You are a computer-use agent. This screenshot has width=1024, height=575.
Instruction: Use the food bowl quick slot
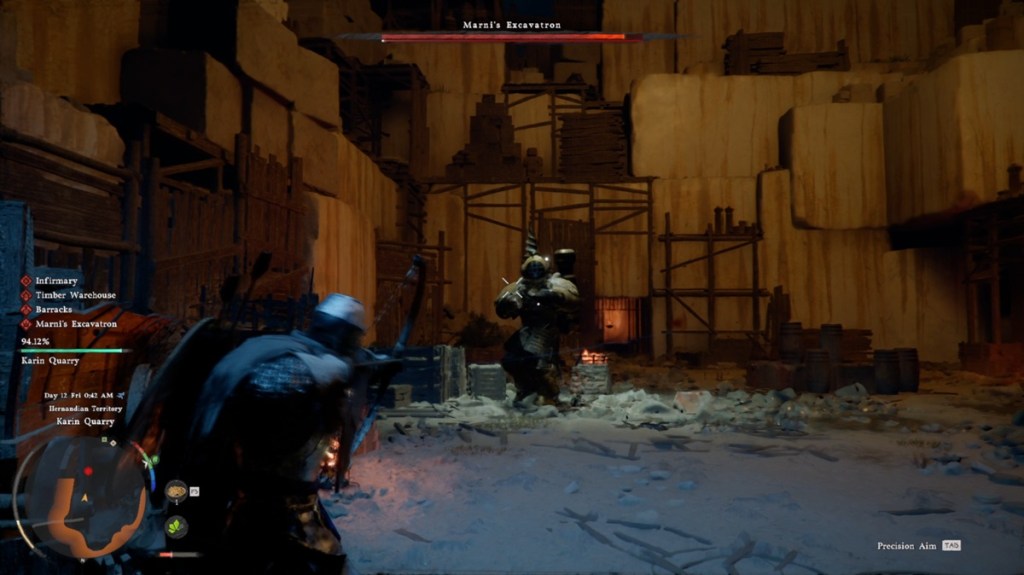tap(176, 490)
